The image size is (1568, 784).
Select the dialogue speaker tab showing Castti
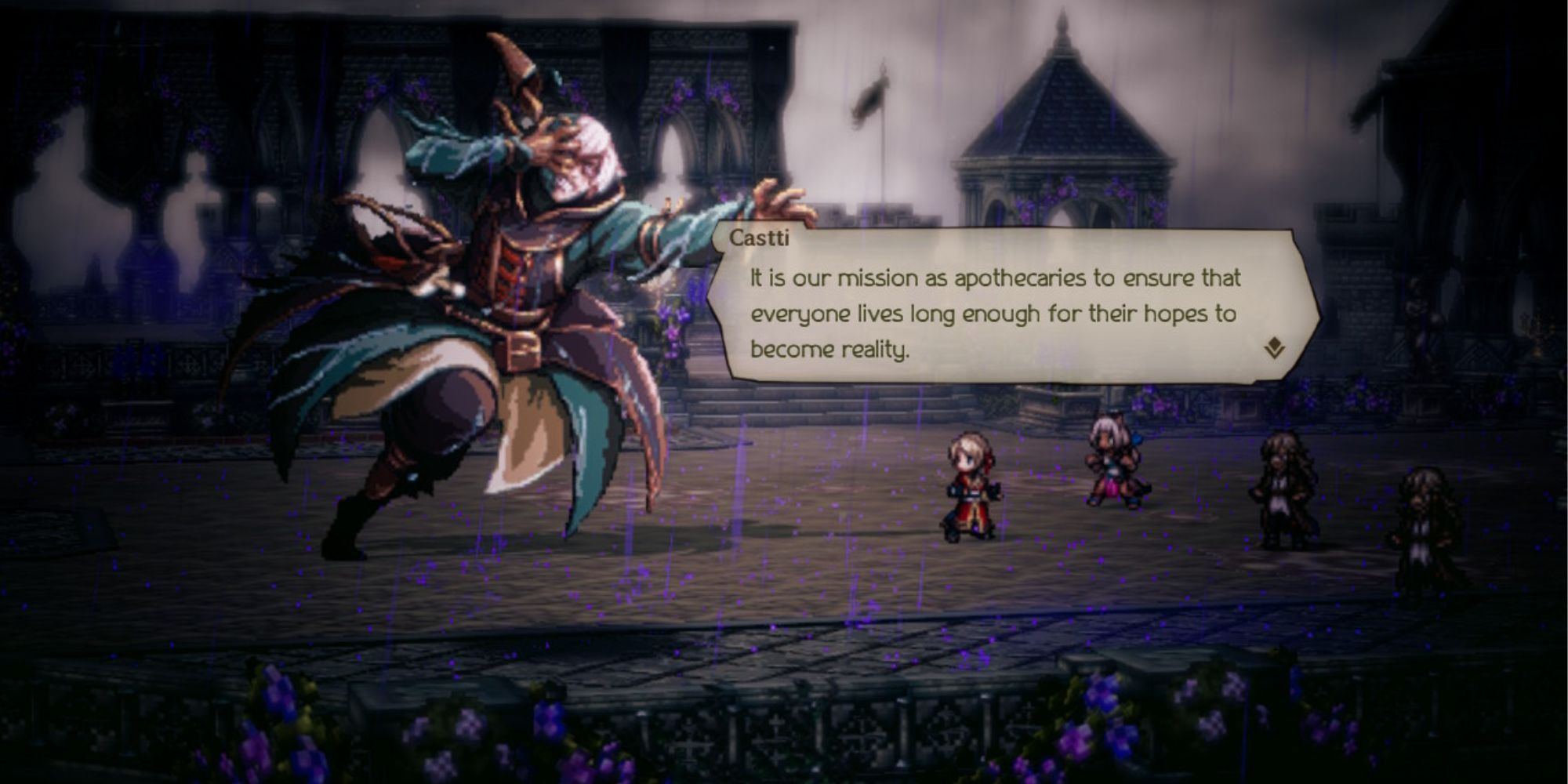pos(758,242)
